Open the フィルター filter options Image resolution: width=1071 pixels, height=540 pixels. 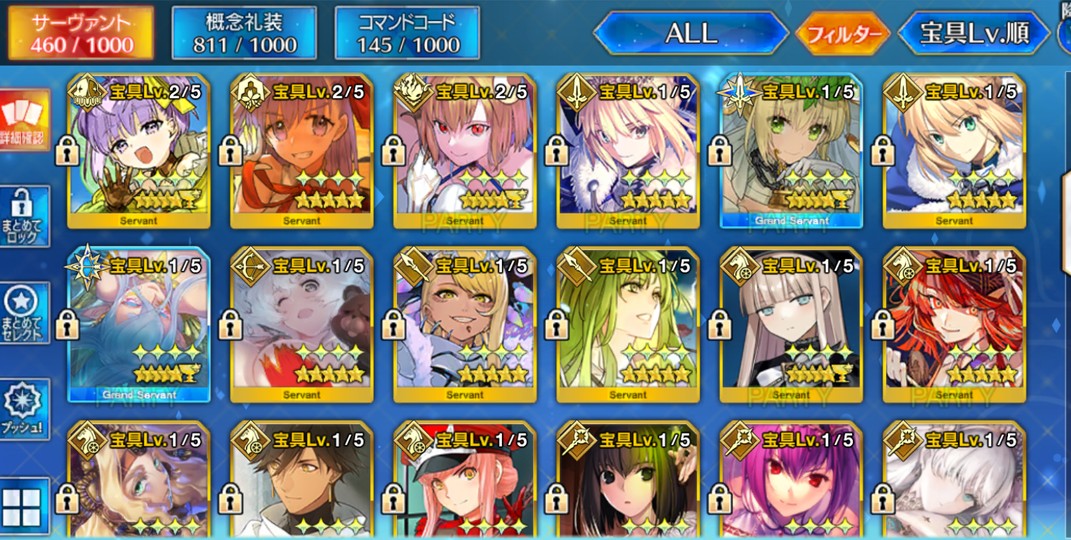pos(842,35)
